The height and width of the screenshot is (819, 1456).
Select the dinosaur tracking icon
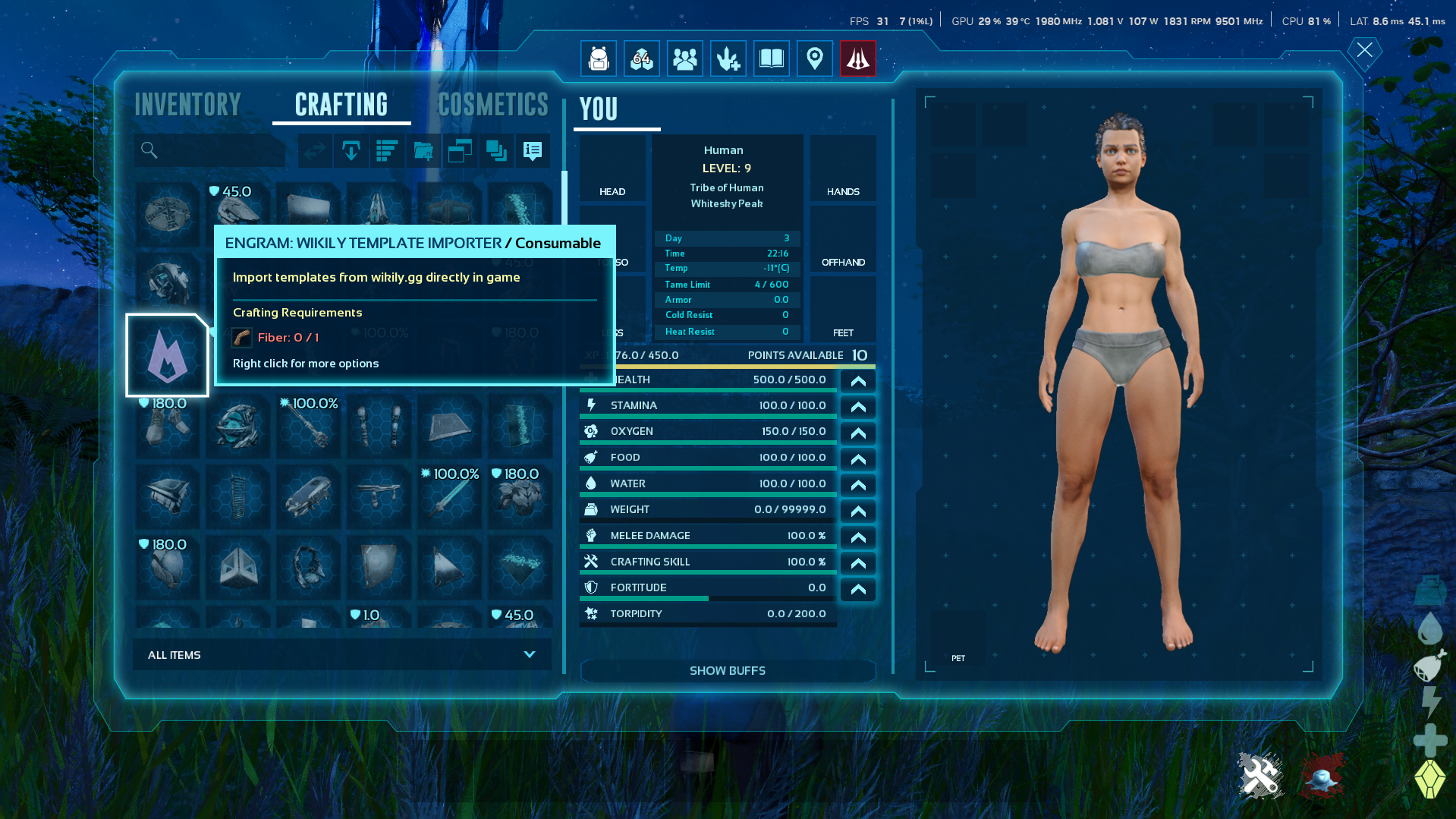(728, 58)
